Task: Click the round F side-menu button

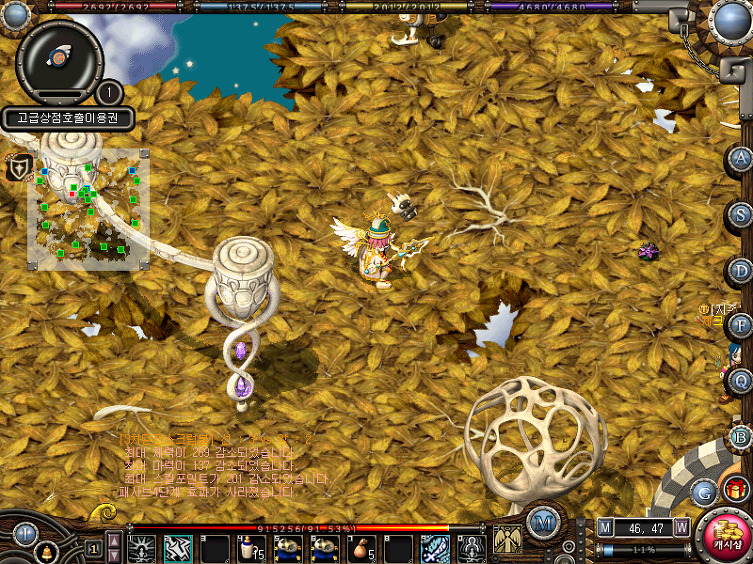Action: coord(740,325)
